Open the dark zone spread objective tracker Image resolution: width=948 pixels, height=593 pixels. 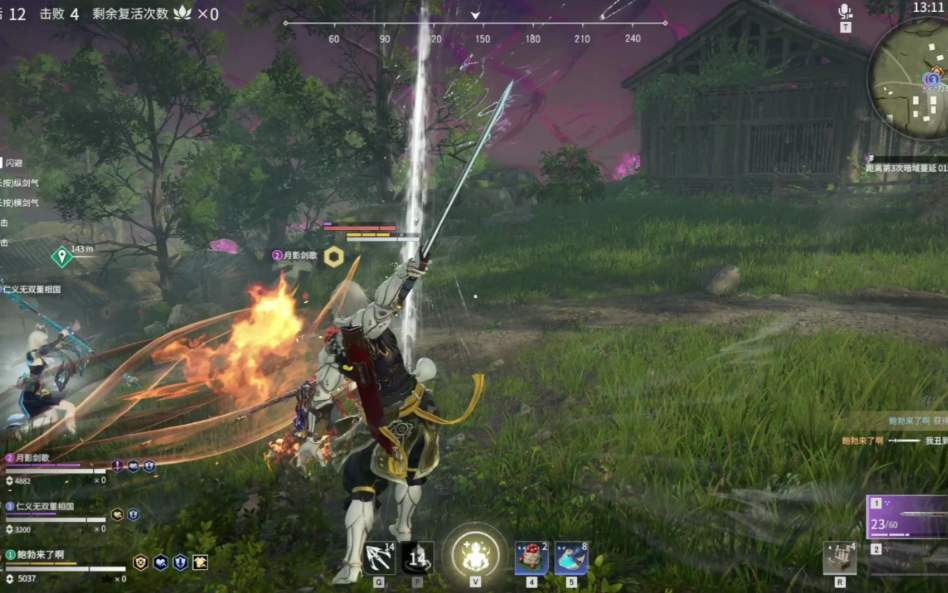pyautogui.click(x=906, y=169)
